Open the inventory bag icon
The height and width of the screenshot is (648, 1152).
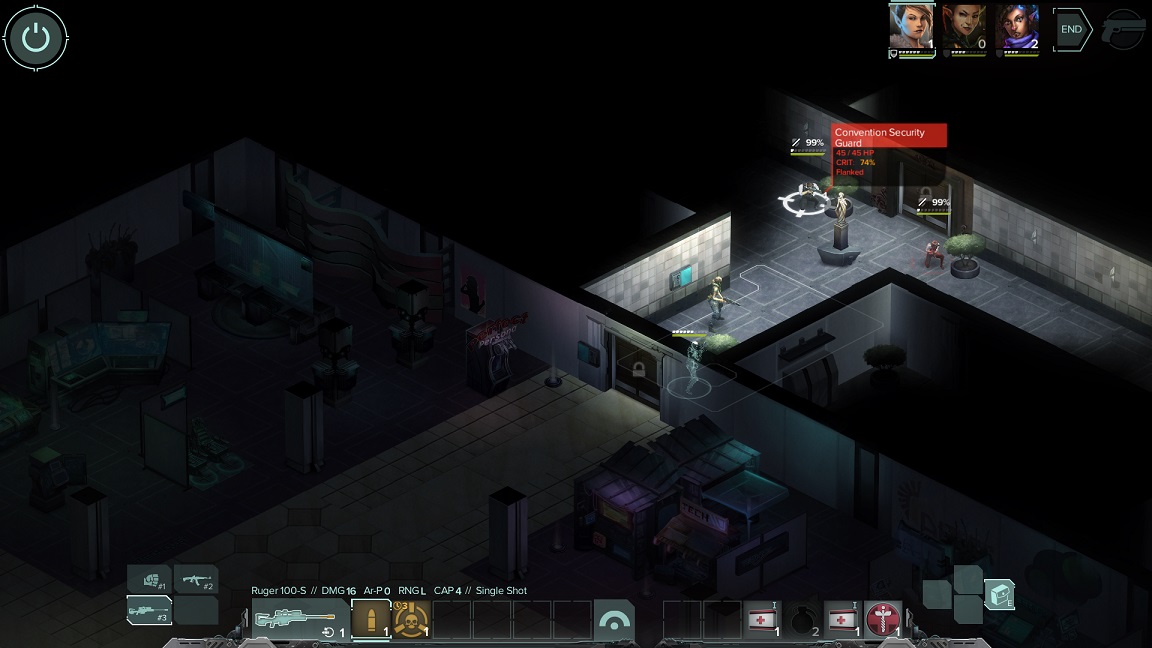coord(999,595)
